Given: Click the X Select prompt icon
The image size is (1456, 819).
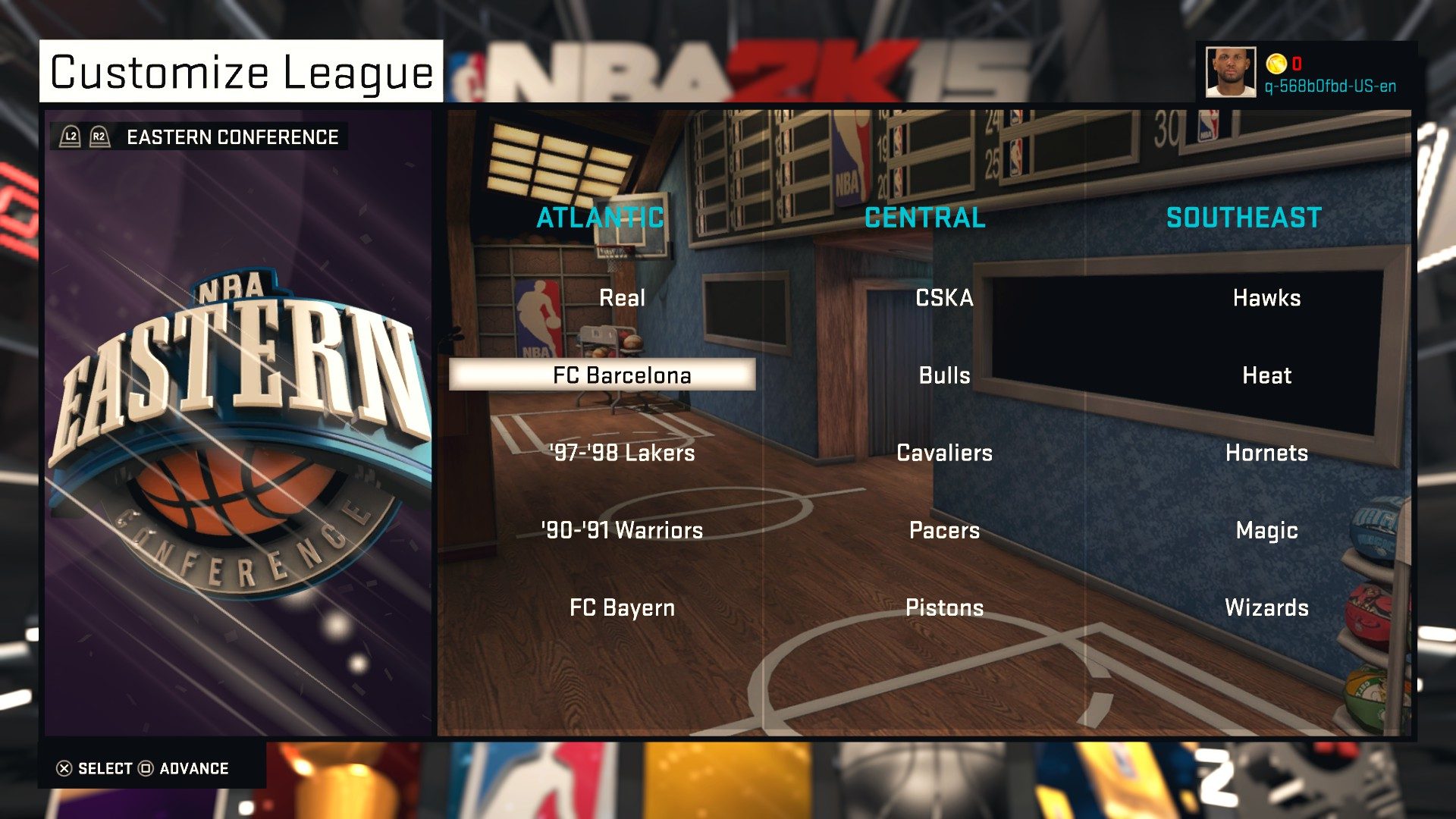Looking at the screenshot, I should click(x=64, y=768).
